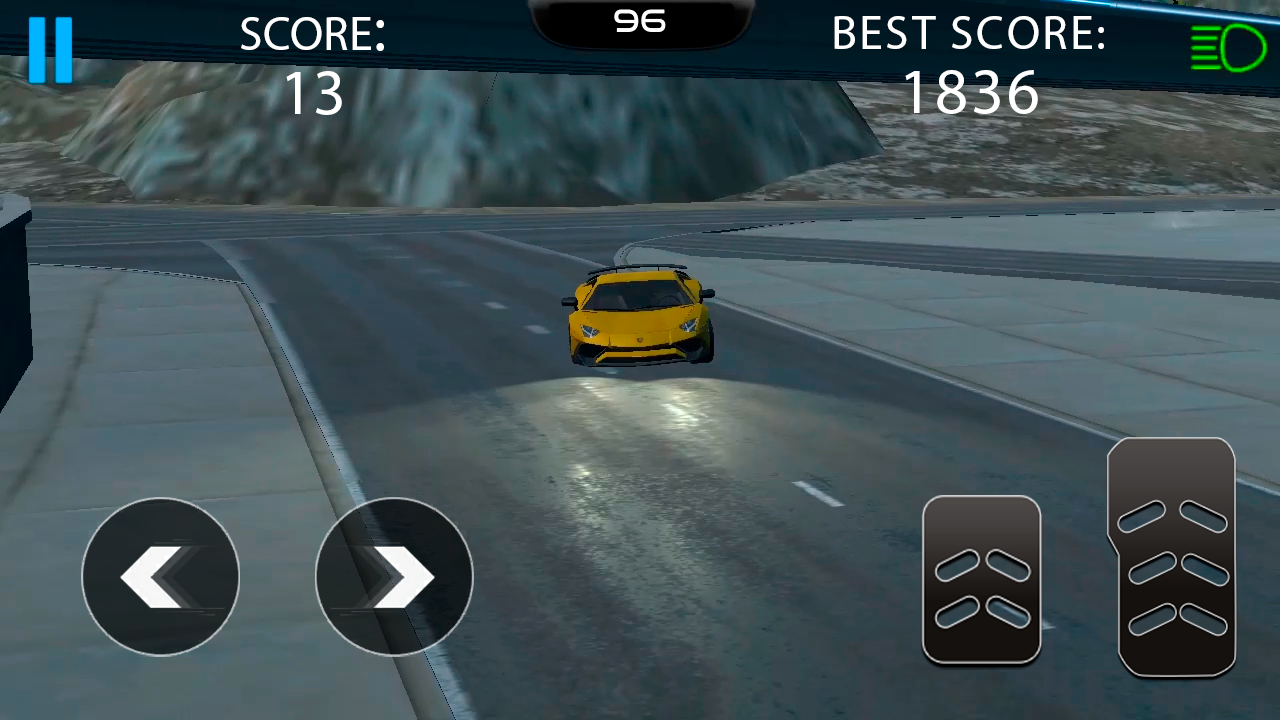Click the SCORE label

pyautogui.click(x=313, y=33)
